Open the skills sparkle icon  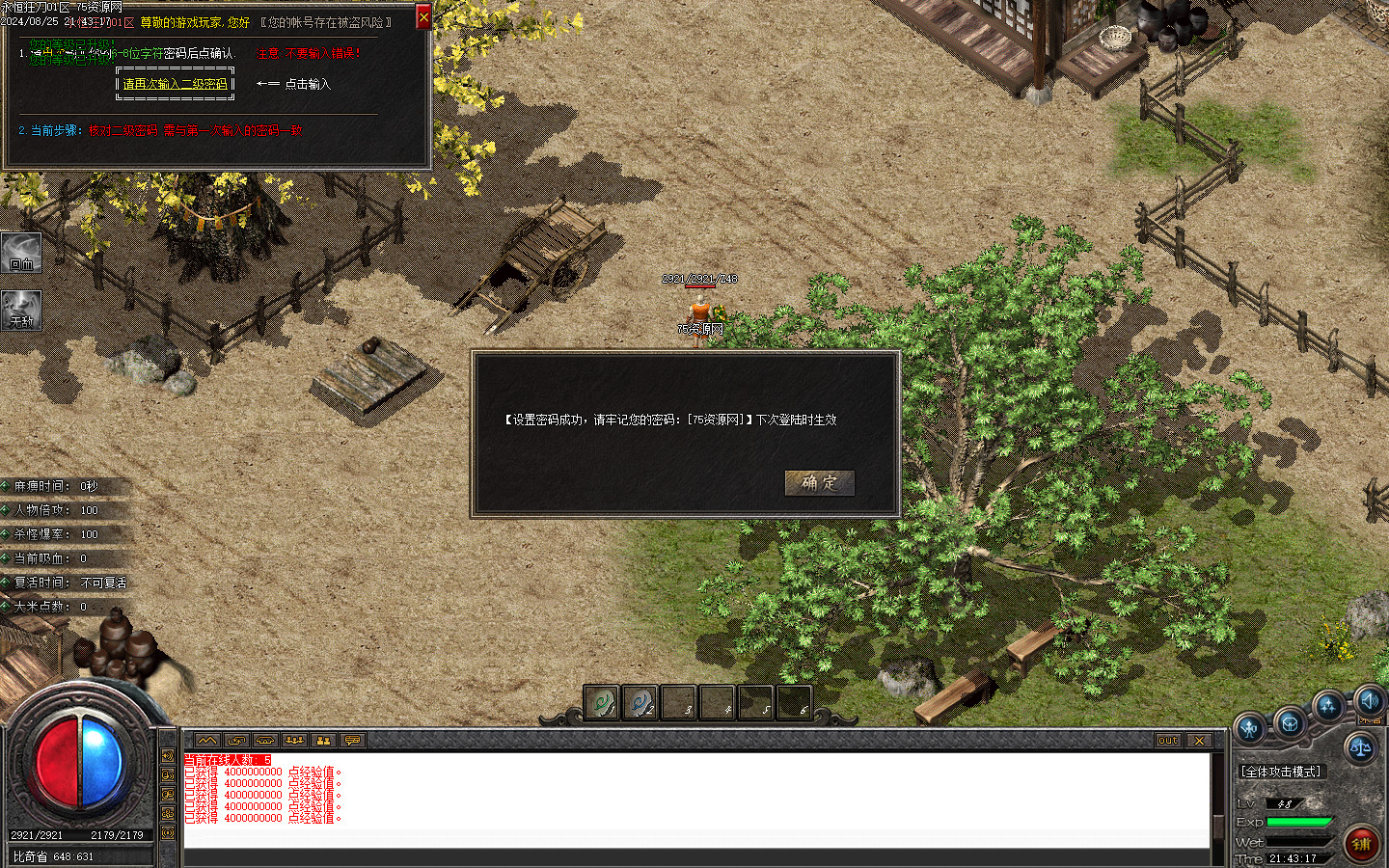click(x=1328, y=708)
